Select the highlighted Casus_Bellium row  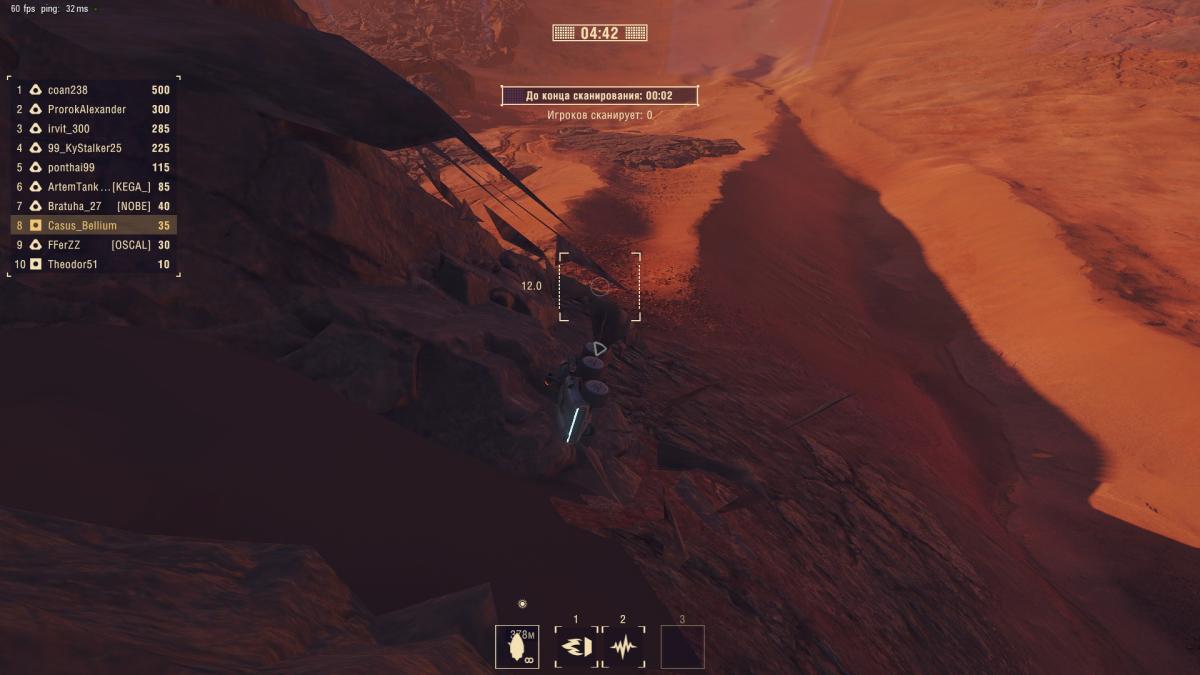tap(93, 226)
